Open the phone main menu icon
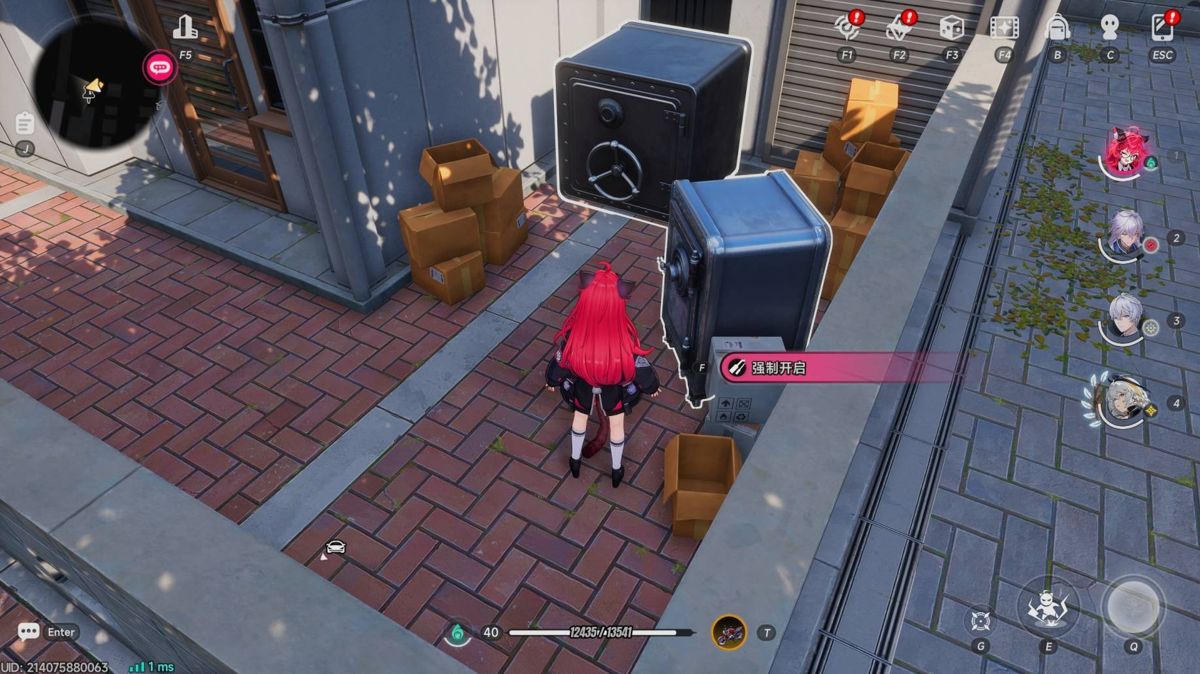Screen dimensions: 1200x674 (x=1162, y=28)
